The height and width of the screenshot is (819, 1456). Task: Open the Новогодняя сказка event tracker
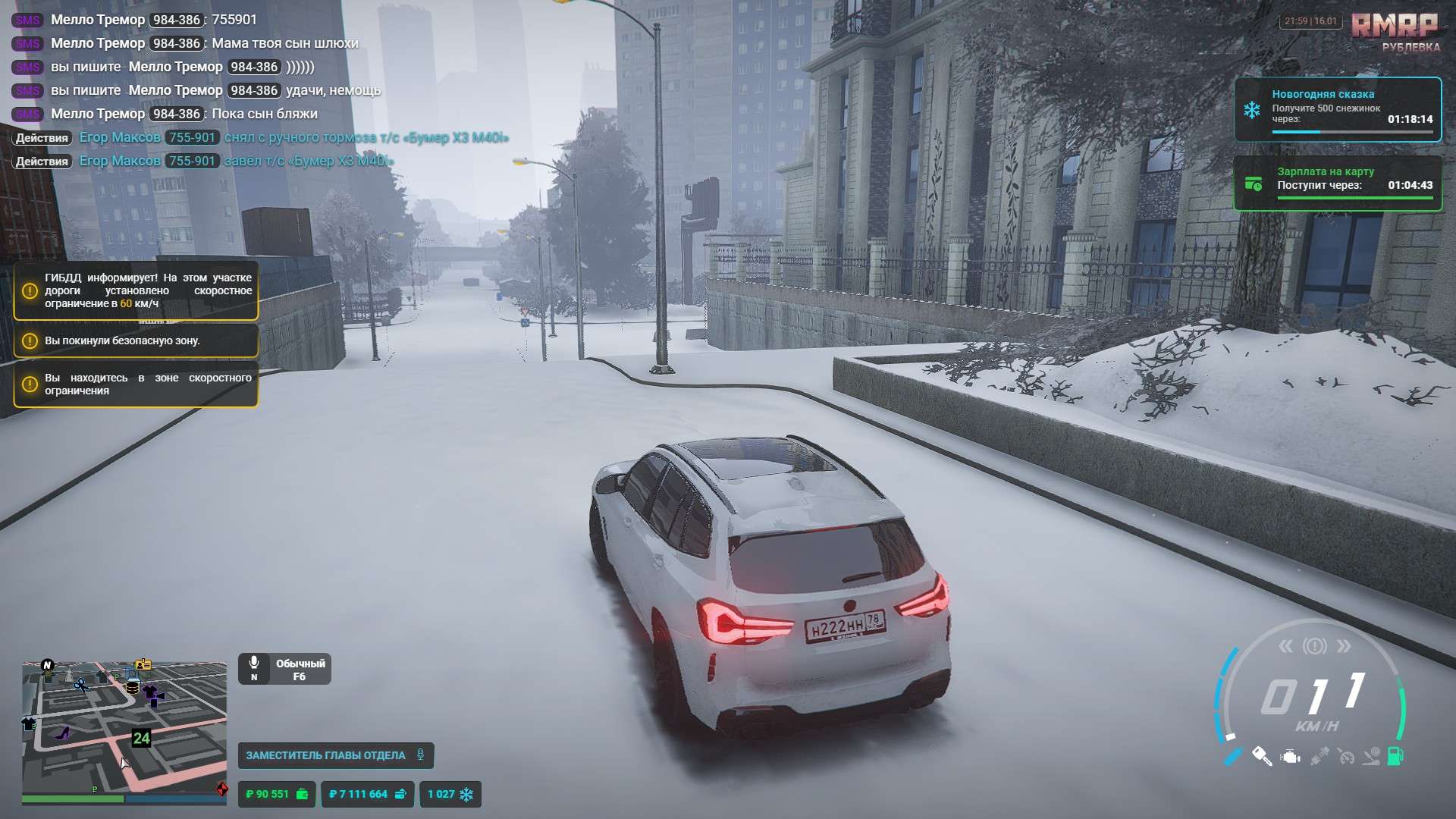click(1338, 109)
